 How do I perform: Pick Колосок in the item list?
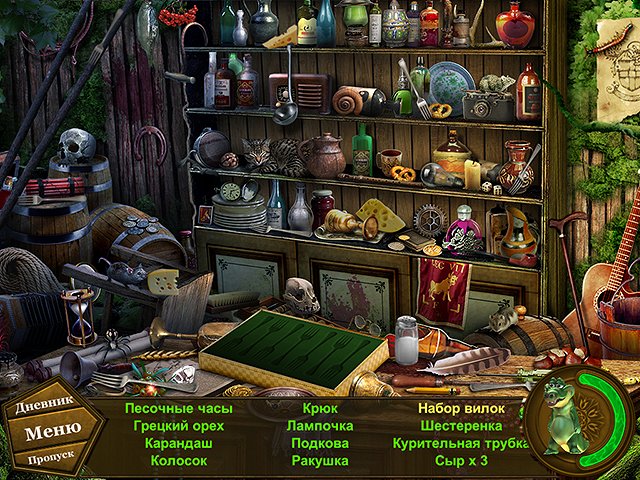point(179,460)
